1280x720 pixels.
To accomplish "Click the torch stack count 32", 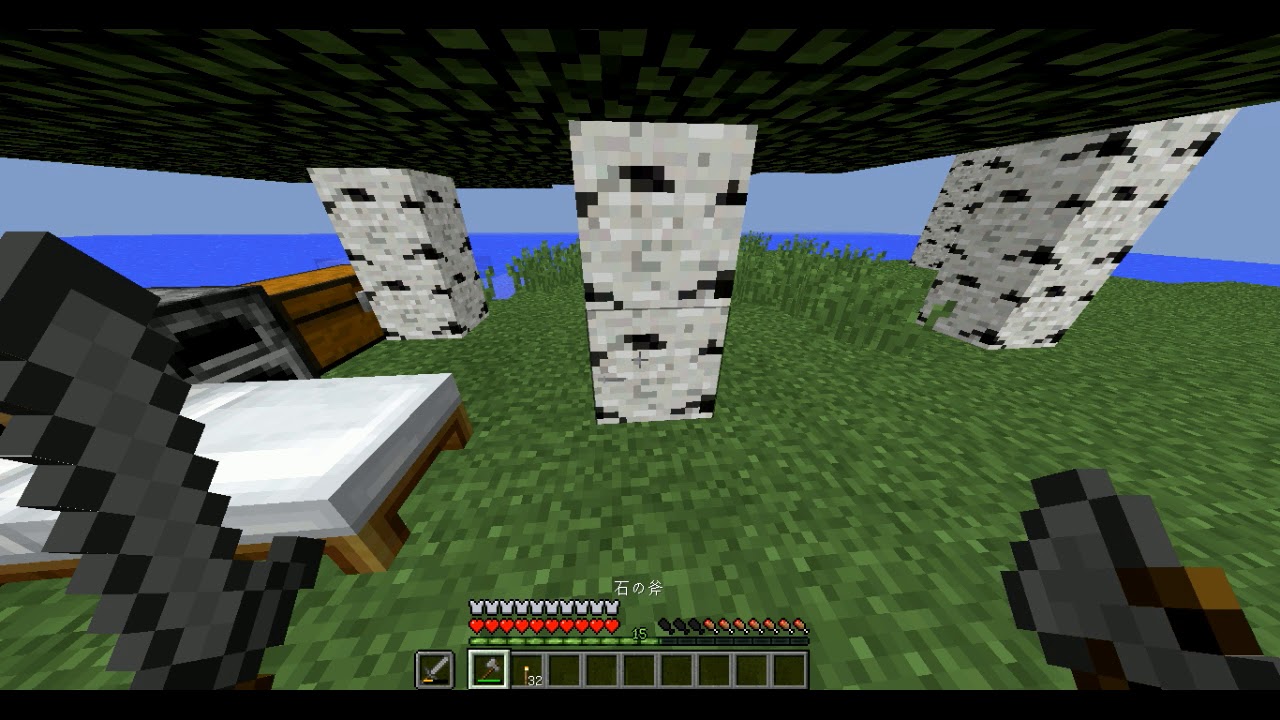I will point(534,679).
